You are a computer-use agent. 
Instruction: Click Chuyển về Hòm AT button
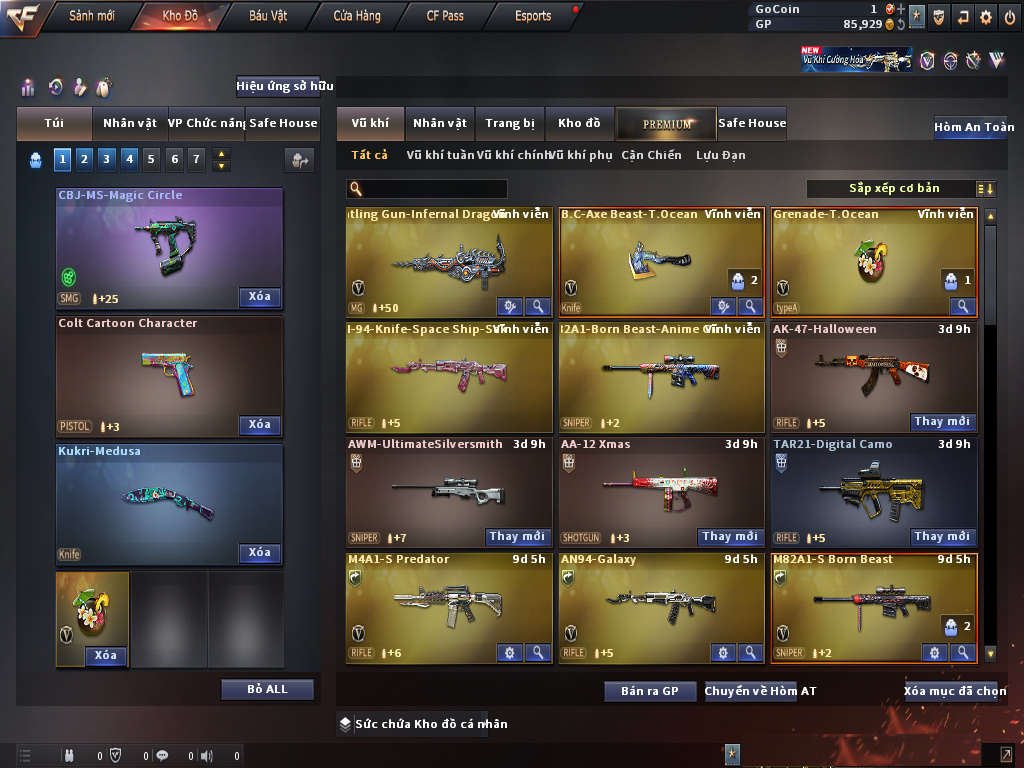(760, 691)
